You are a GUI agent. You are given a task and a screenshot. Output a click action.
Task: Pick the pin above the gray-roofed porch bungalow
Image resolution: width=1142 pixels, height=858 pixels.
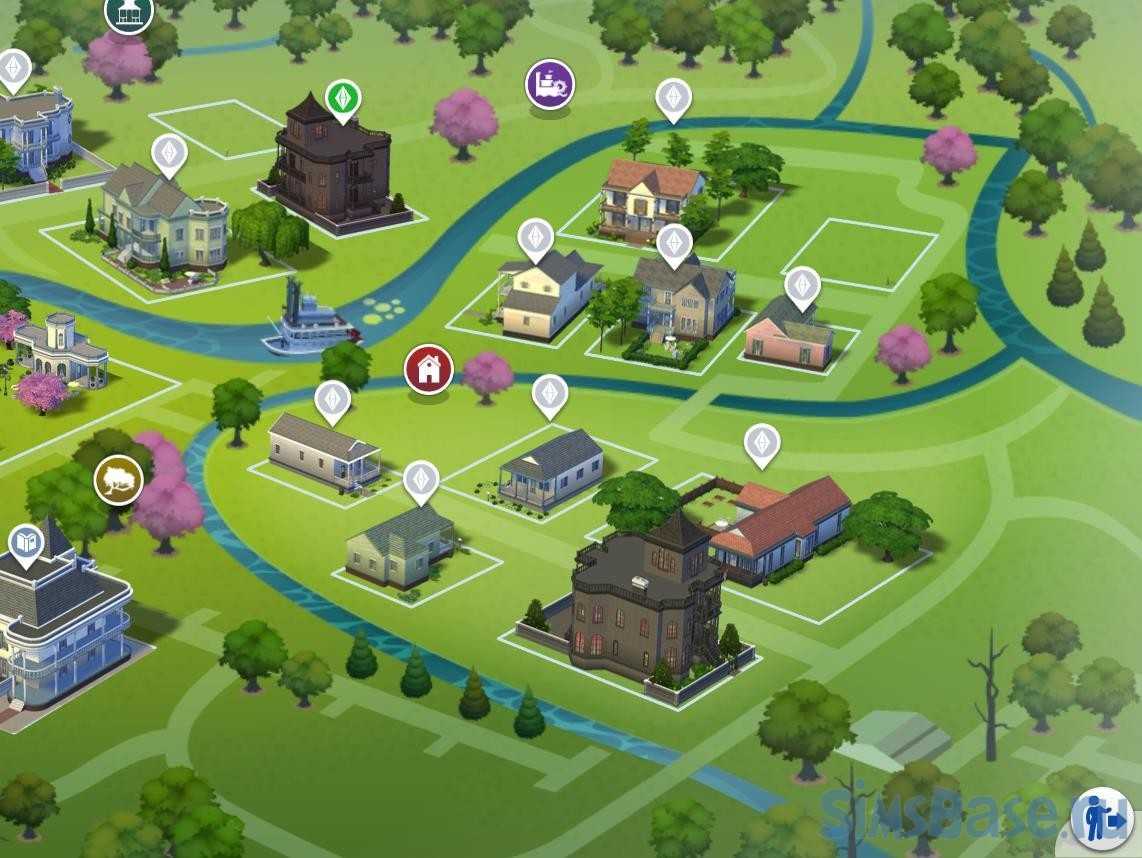pos(549,394)
